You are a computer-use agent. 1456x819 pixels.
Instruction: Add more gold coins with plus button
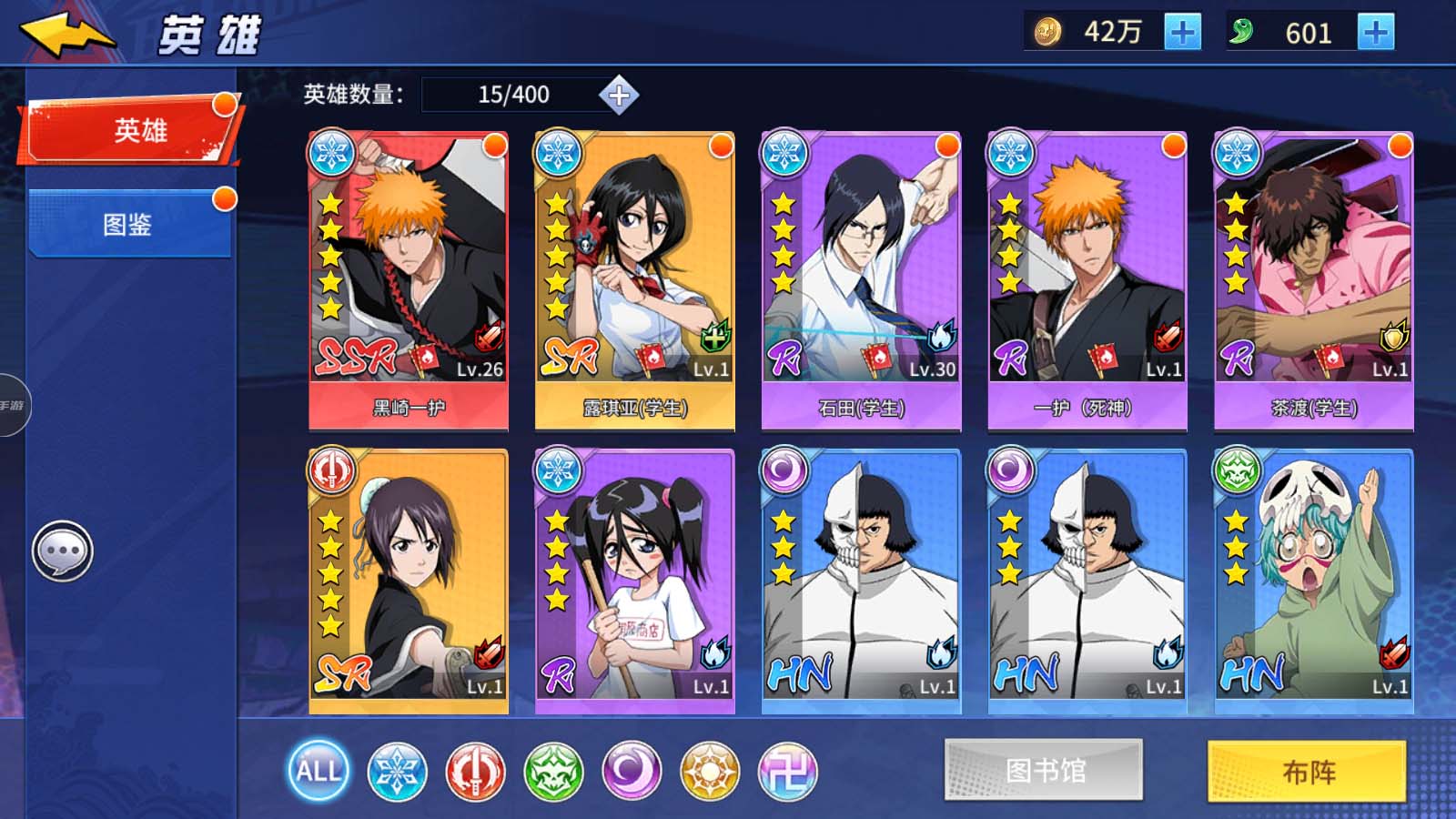pyautogui.click(x=1182, y=33)
